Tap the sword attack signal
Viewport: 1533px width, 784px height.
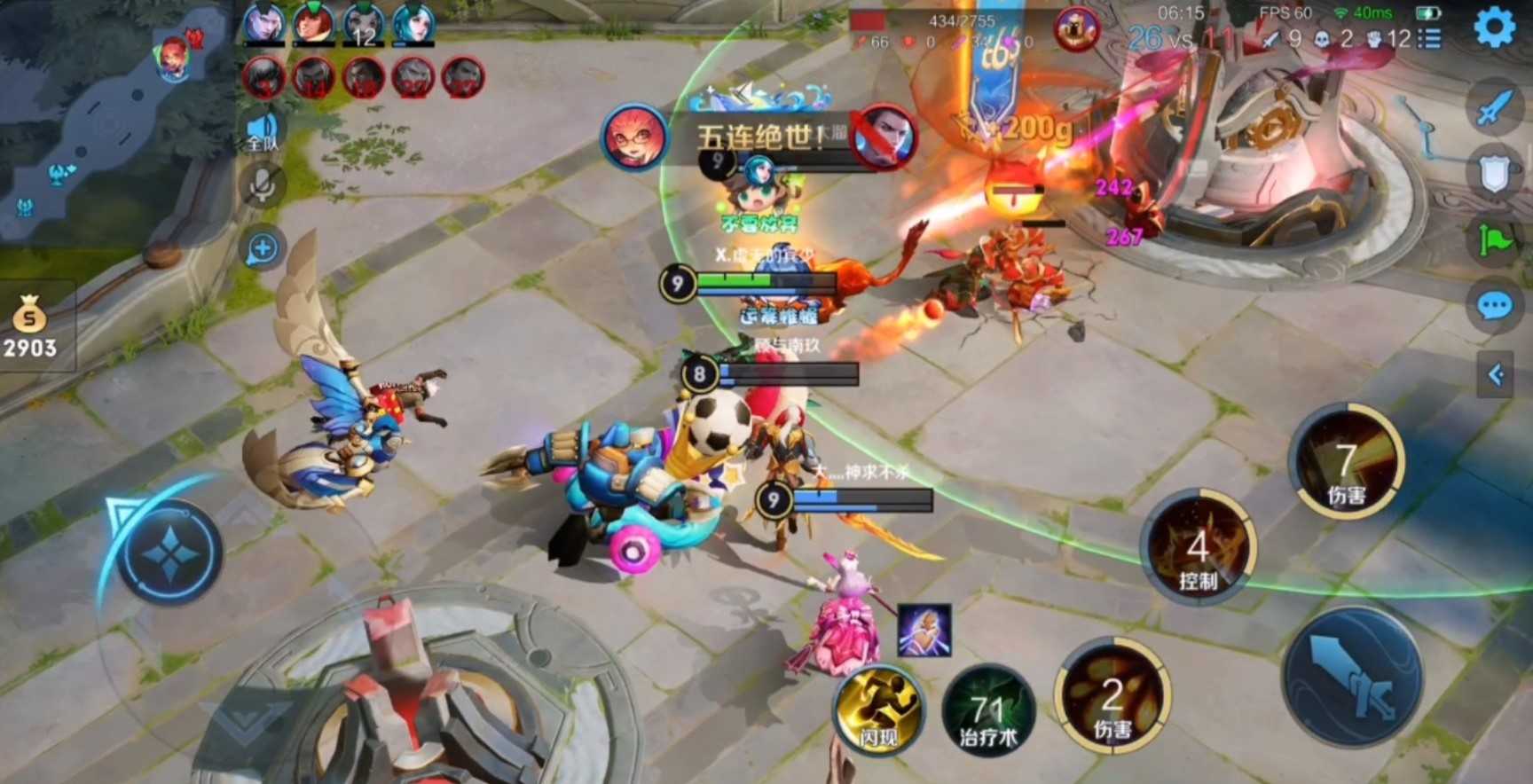tap(1495, 108)
